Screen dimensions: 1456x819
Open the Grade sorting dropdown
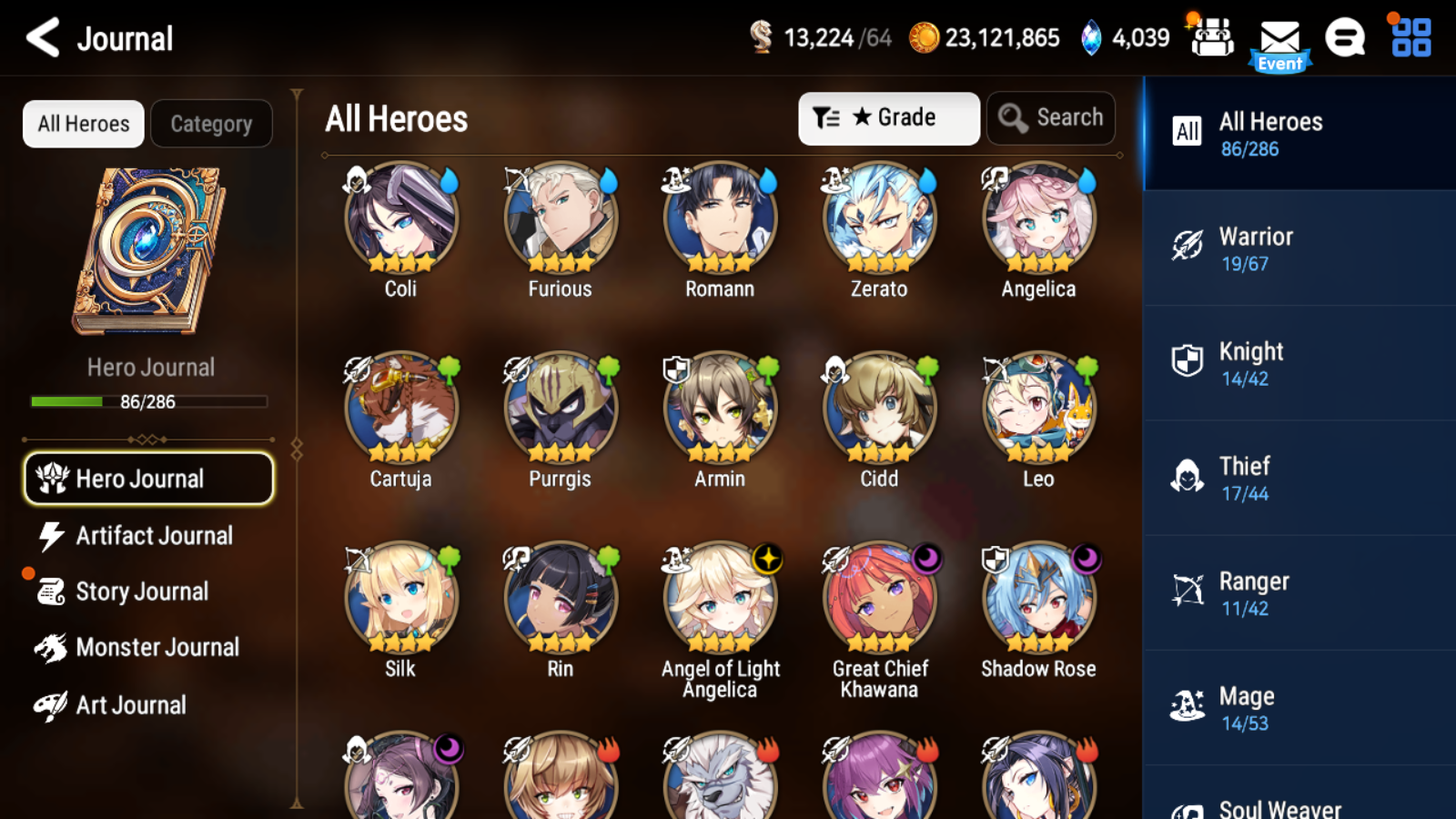pos(887,117)
